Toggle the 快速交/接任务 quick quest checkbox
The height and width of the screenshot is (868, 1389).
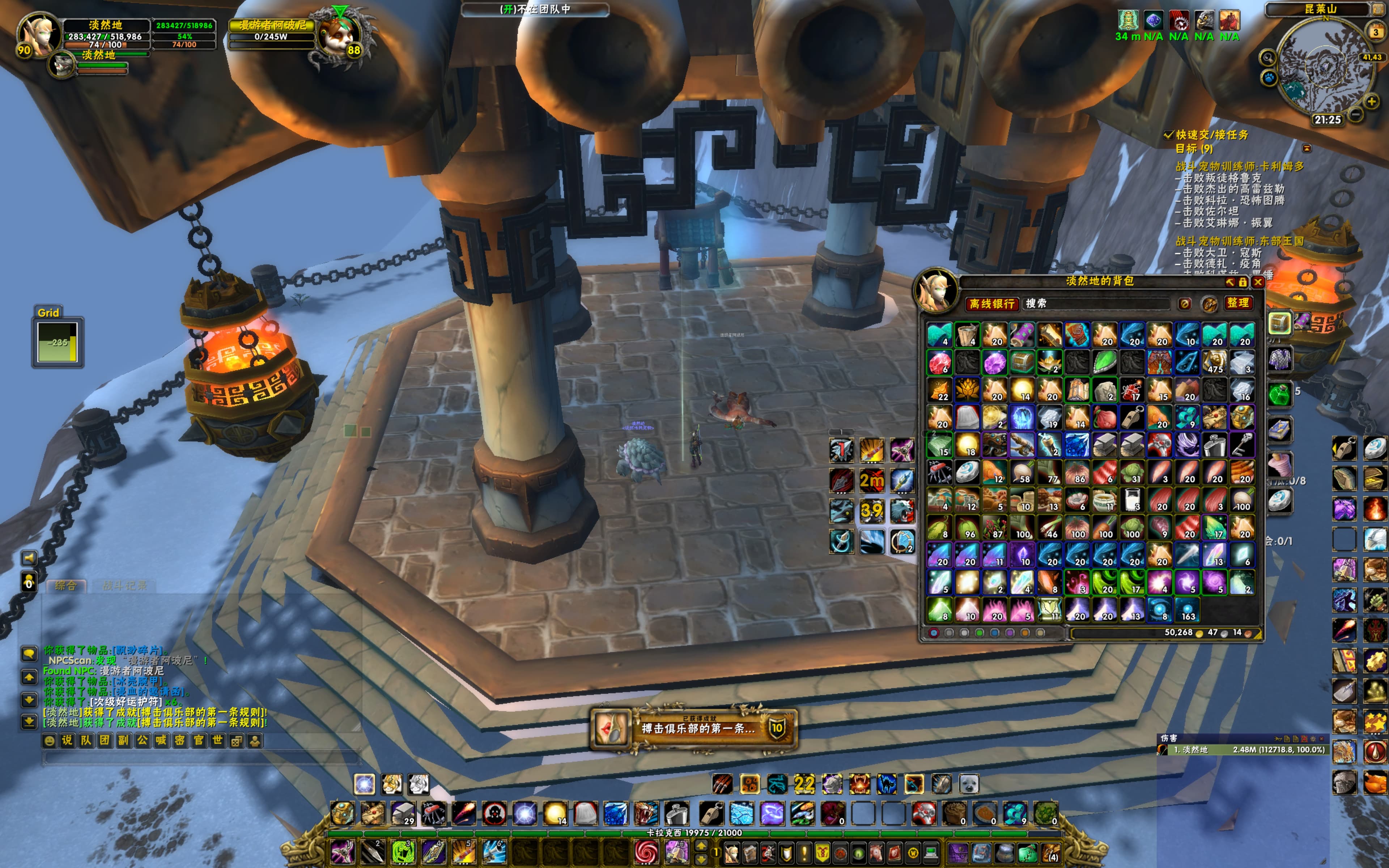(1168, 135)
